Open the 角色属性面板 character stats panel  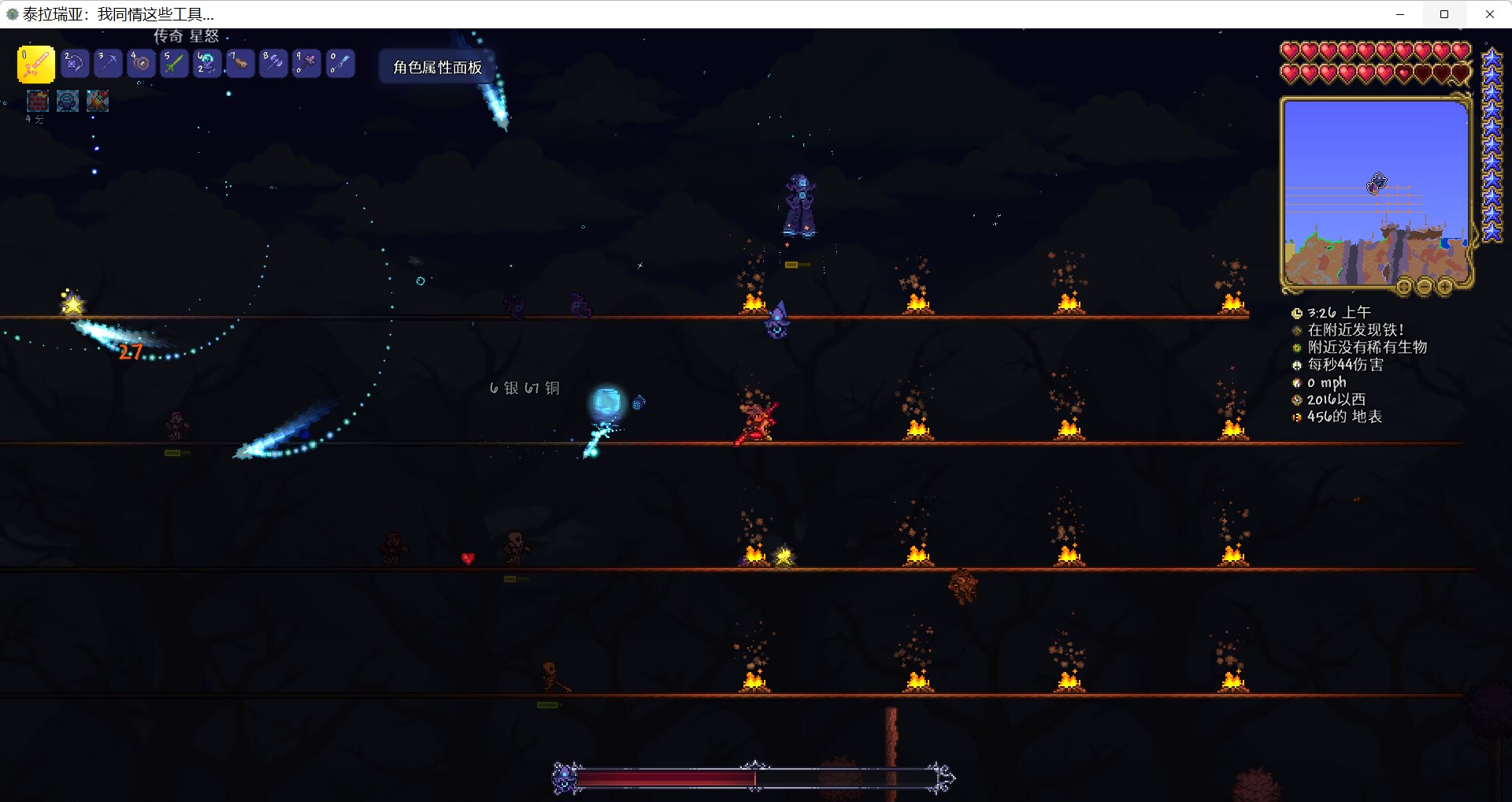pyautogui.click(x=437, y=68)
